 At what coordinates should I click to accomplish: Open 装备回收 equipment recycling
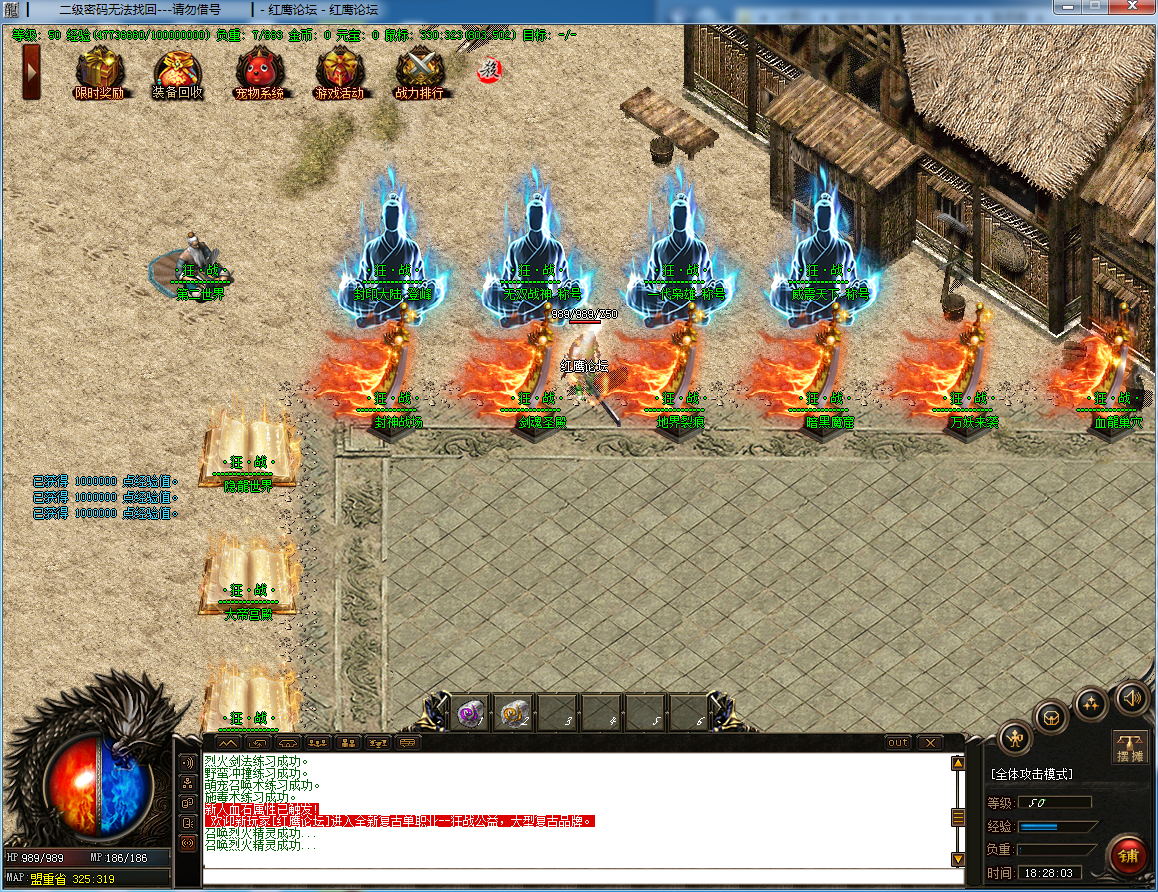pyautogui.click(x=178, y=72)
